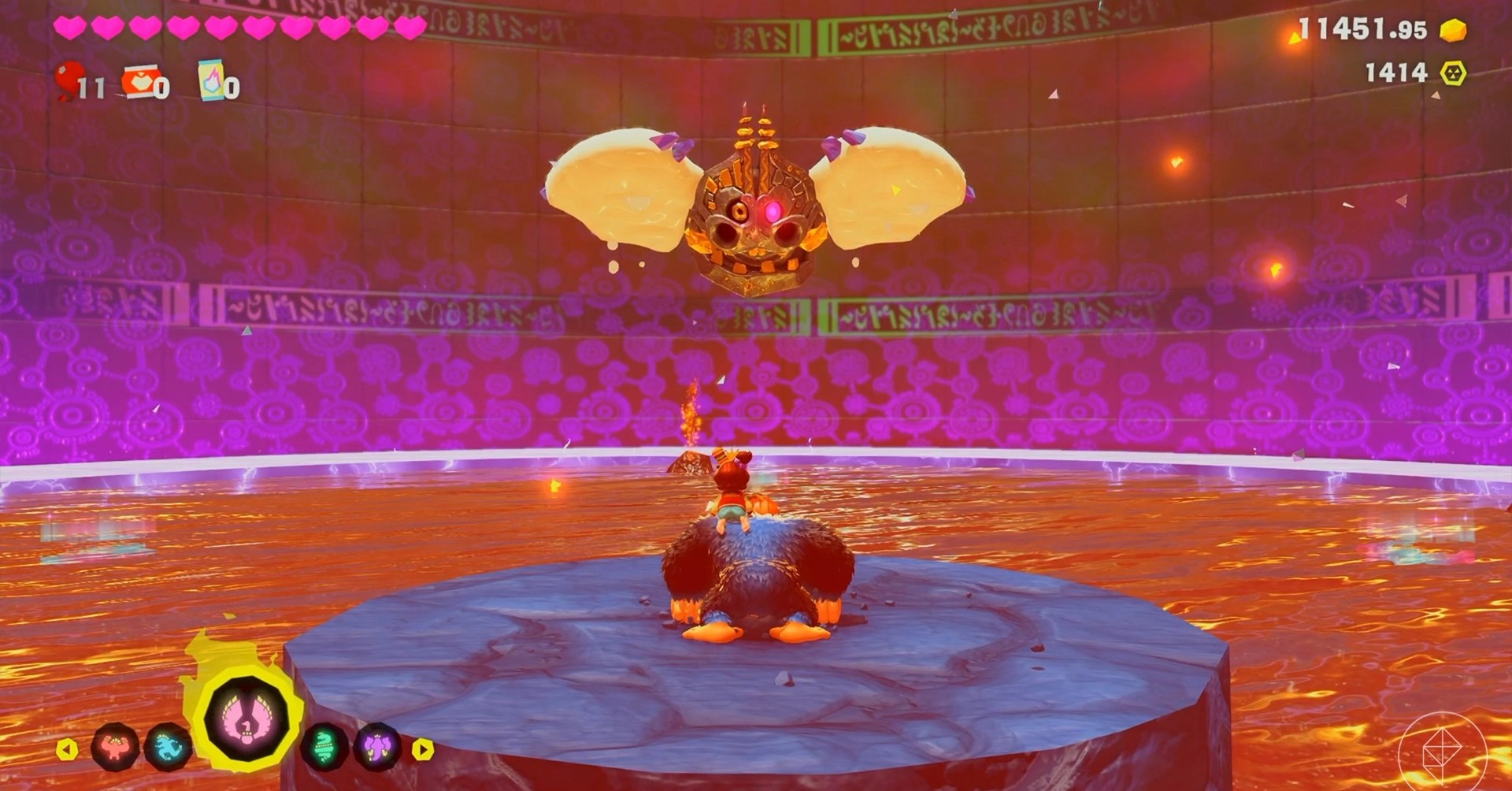Pick the purple Elephant Bananza icon
Viewport: 1512px width, 791px height.
click(377, 747)
